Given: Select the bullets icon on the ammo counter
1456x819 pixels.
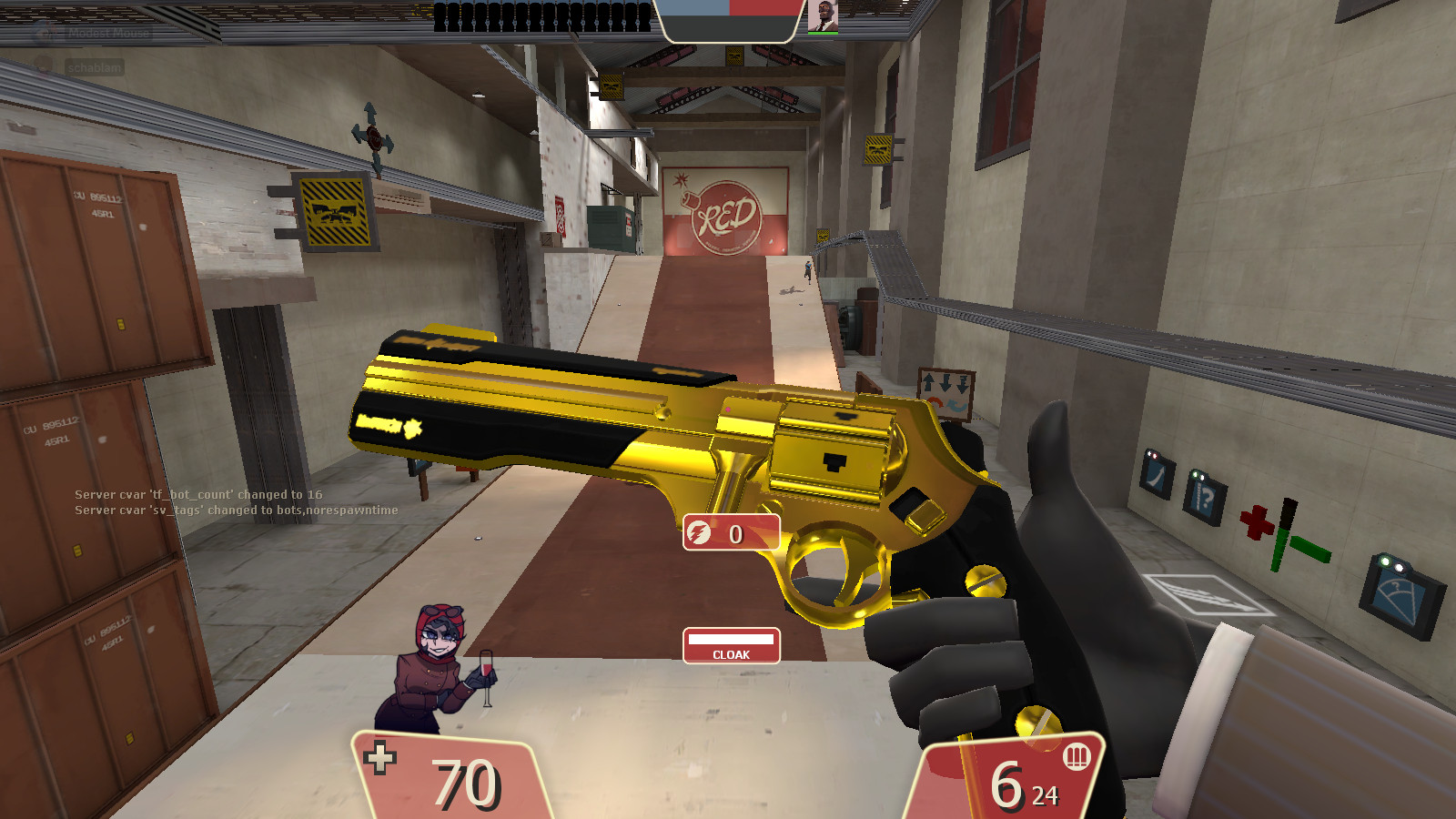Looking at the screenshot, I should click(1077, 758).
